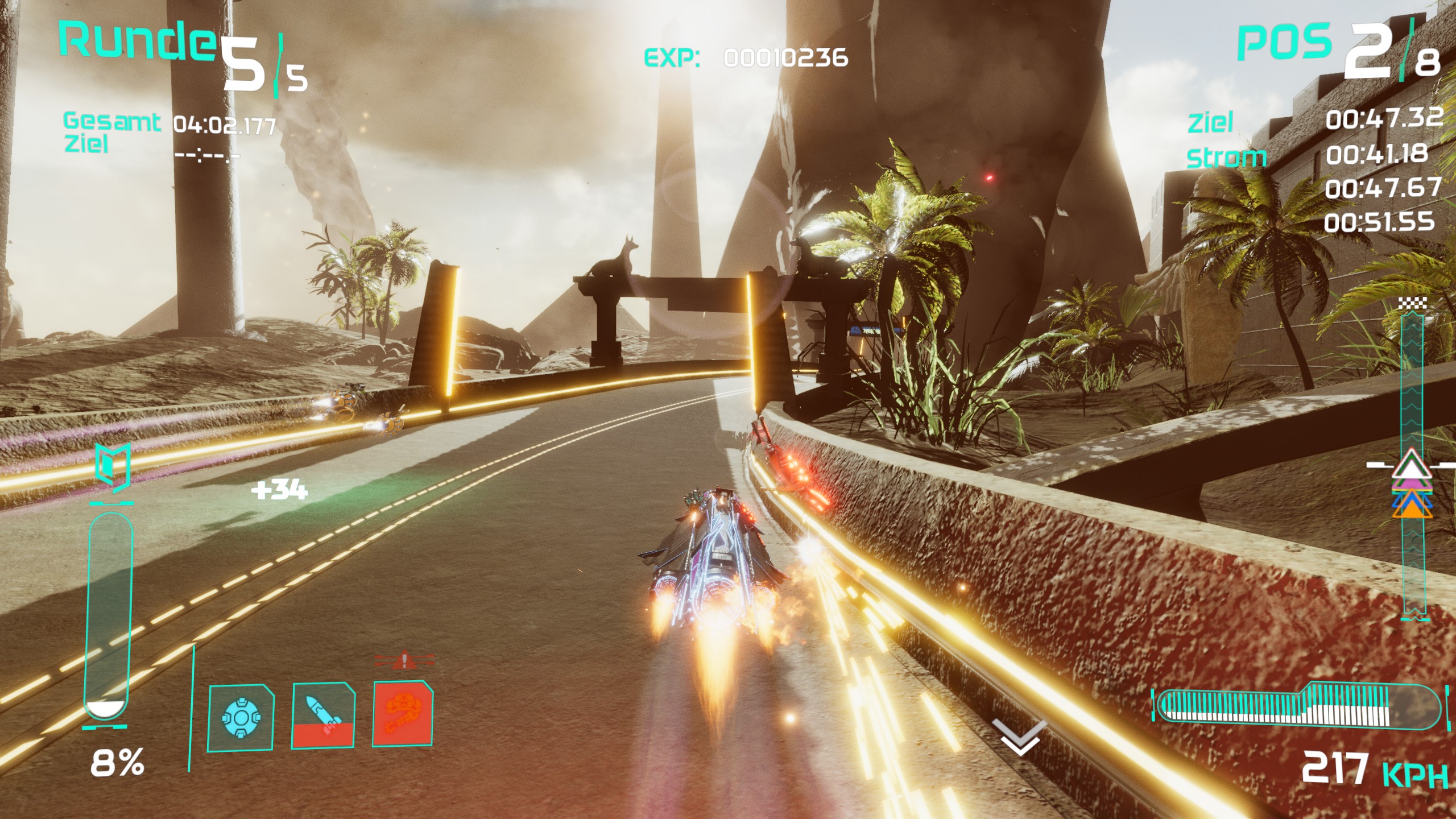
Task: Select the blue mine weapon slot
Action: click(241, 718)
